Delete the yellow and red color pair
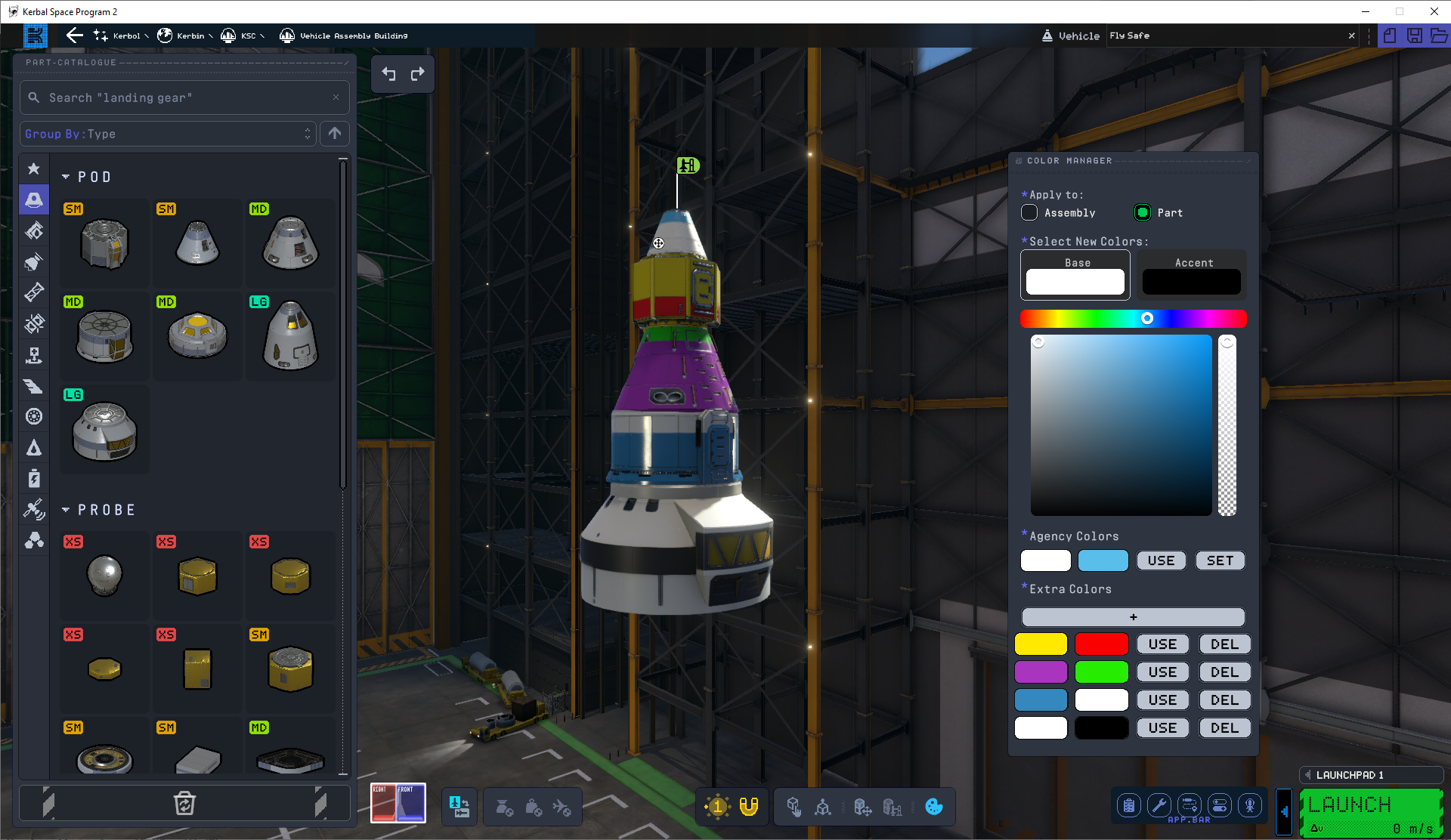This screenshot has width=1451, height=840. tap(1224, 644)
